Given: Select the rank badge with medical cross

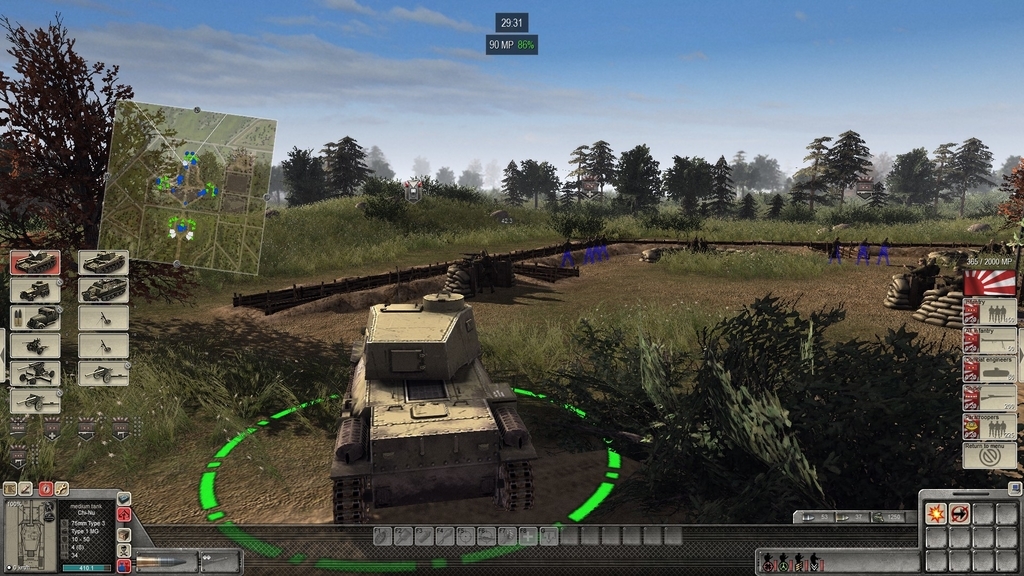Looking at the screenshot, I should [x=52, y=428].
